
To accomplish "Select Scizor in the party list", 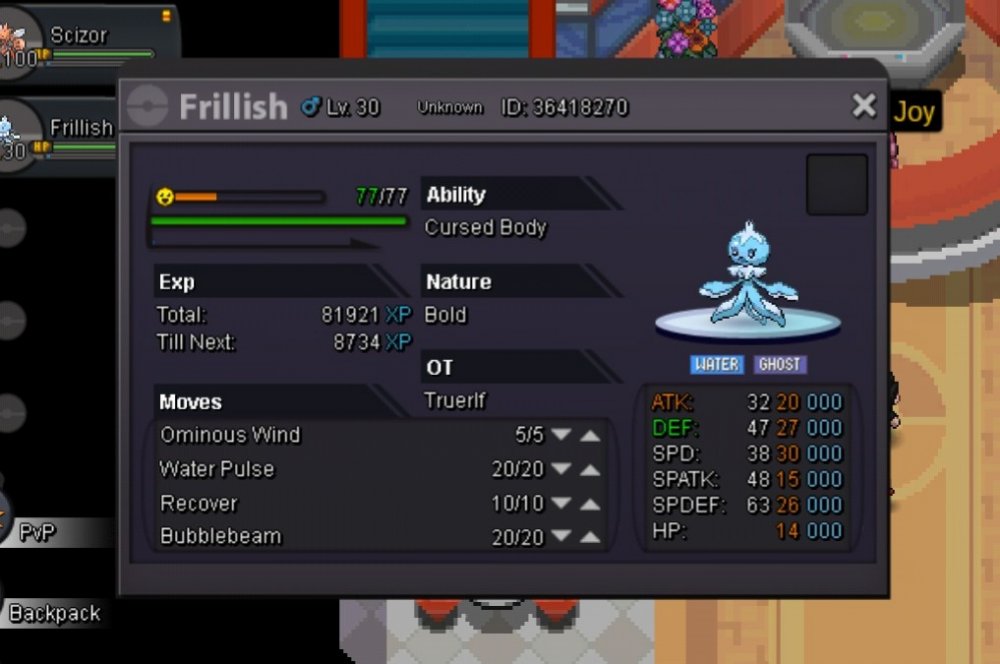I will (x=78, y=36).
